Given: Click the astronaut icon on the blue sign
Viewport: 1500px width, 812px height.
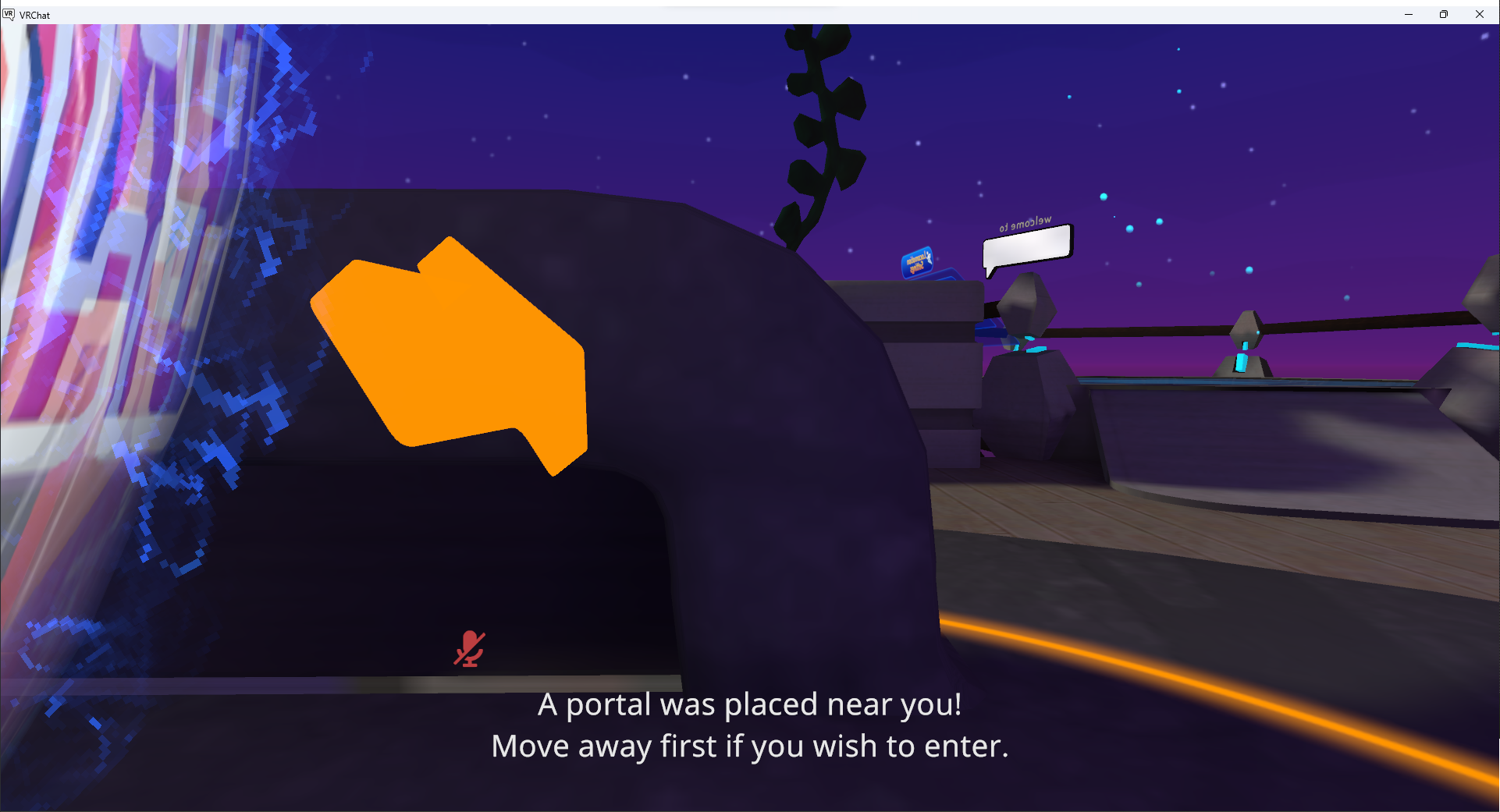Looking at the screenshot, I should [930, 258].
